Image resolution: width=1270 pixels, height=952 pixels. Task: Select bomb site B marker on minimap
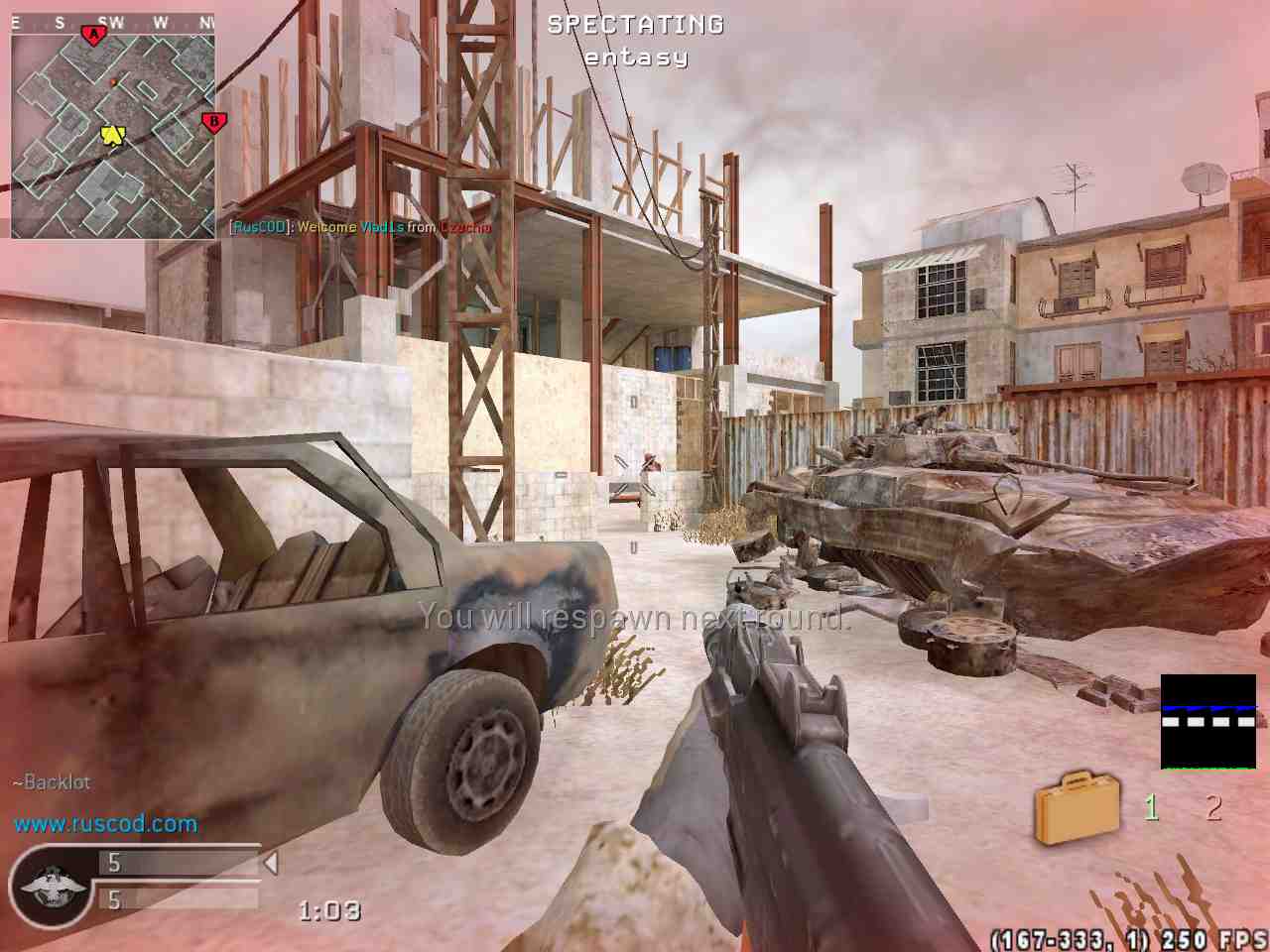tap(211, 122)
